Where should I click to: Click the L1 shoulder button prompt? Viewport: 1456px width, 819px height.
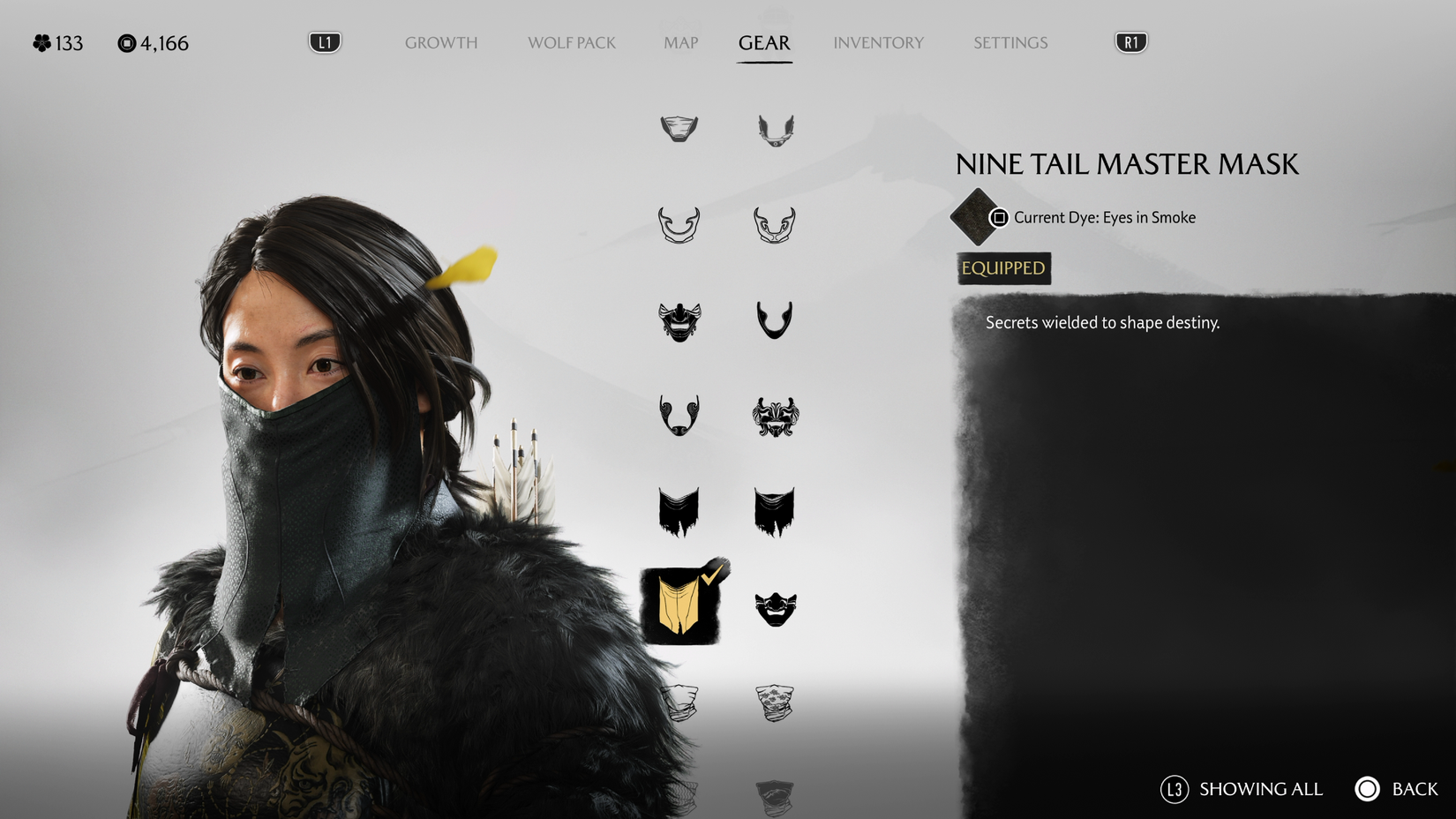323,41
